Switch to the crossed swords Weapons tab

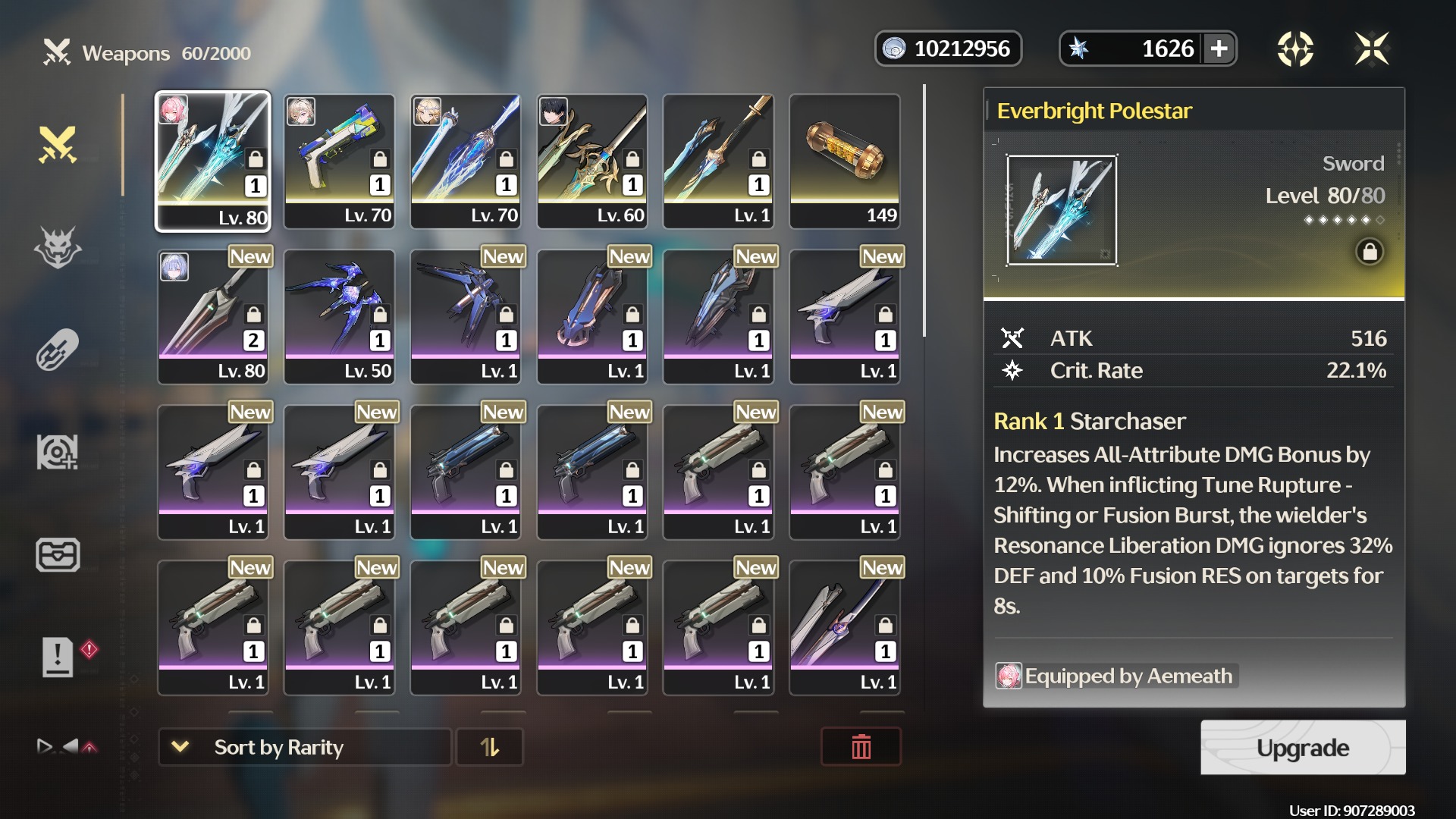coord(58,144)
